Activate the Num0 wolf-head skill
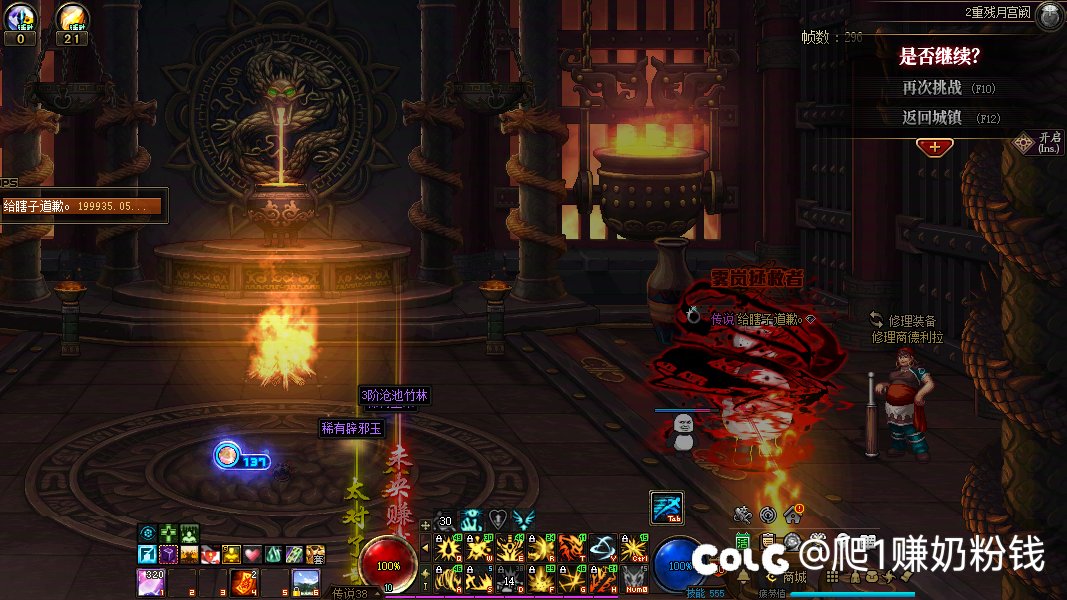This screenshot has height=600, width=1067. tap(632, 578)
